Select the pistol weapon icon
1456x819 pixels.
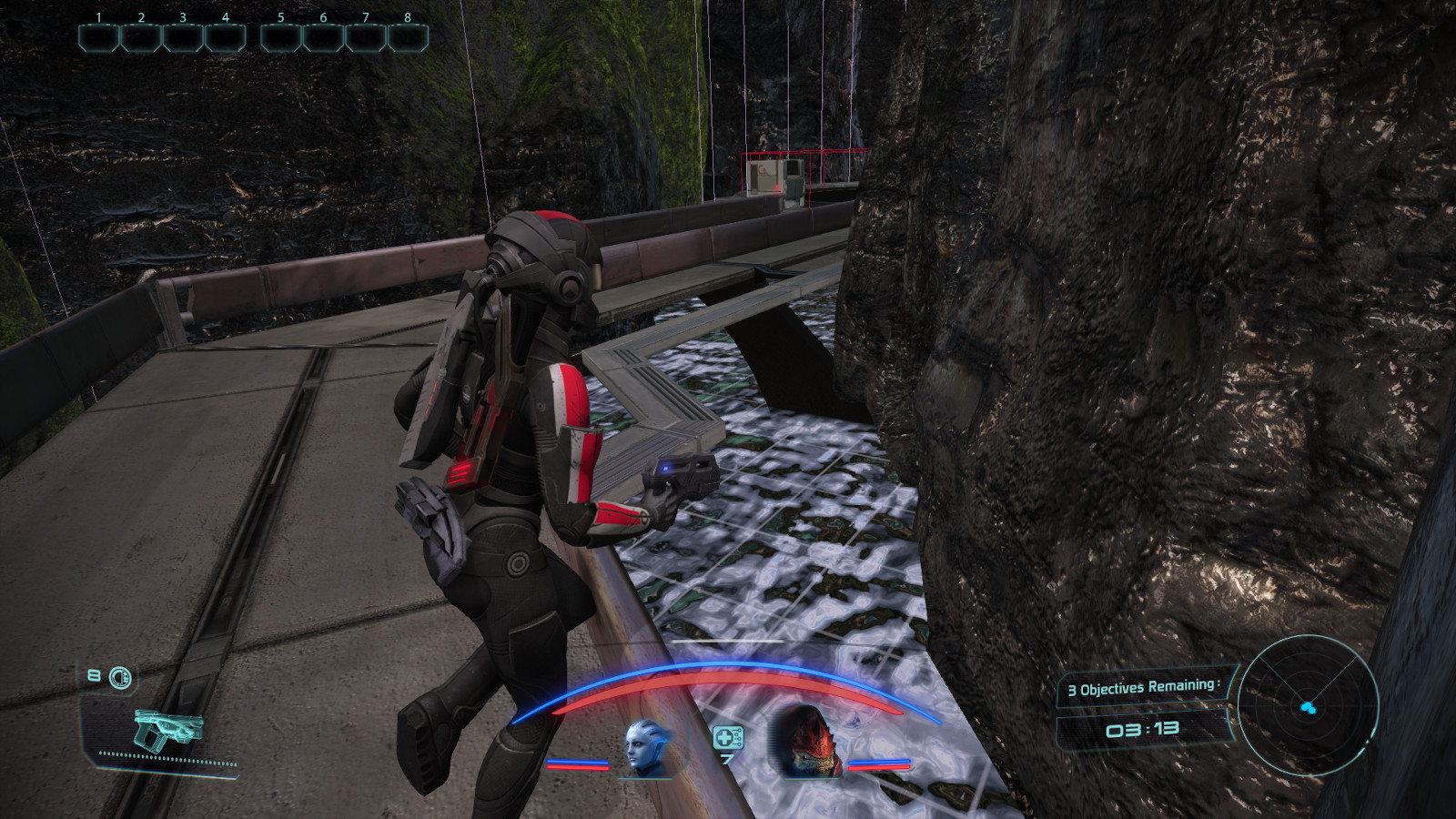tap(167, 730)
